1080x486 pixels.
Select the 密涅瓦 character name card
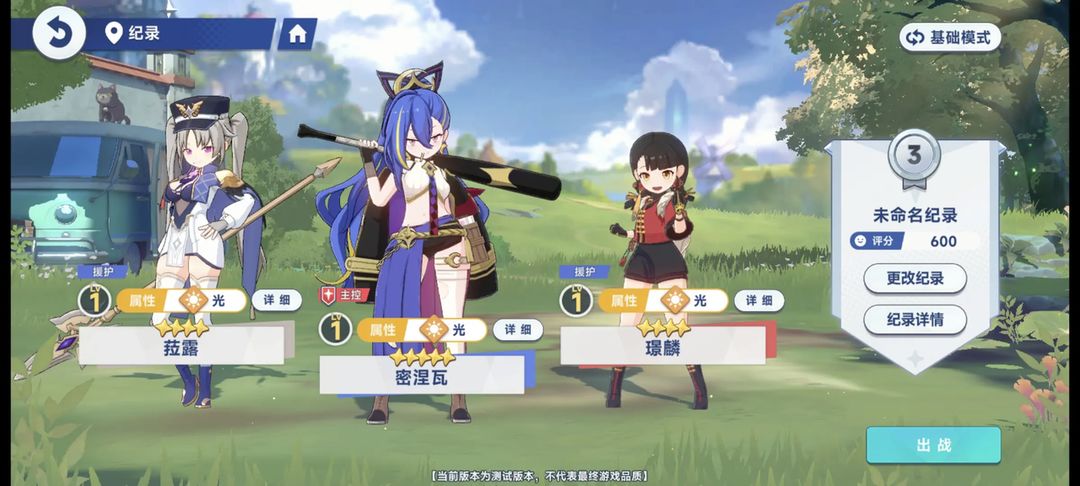421,375
